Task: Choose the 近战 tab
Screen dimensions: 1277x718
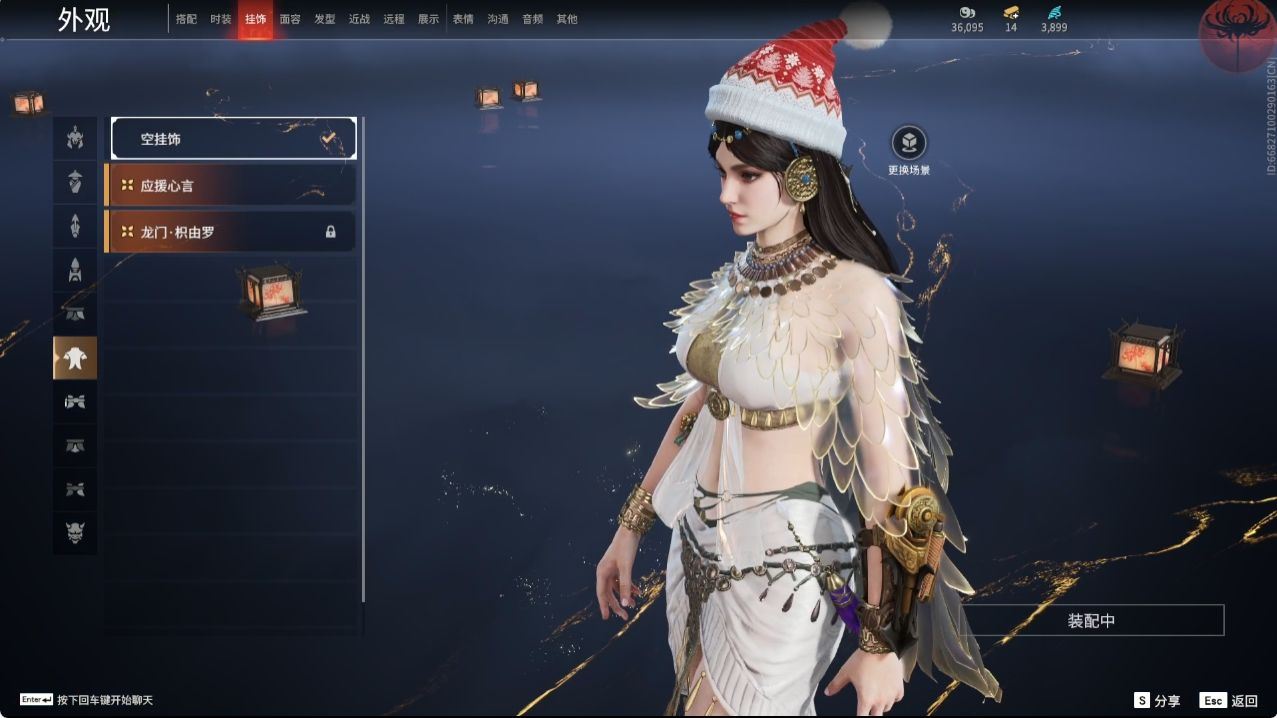Action: pyautogui.click(x=359, y=19)
